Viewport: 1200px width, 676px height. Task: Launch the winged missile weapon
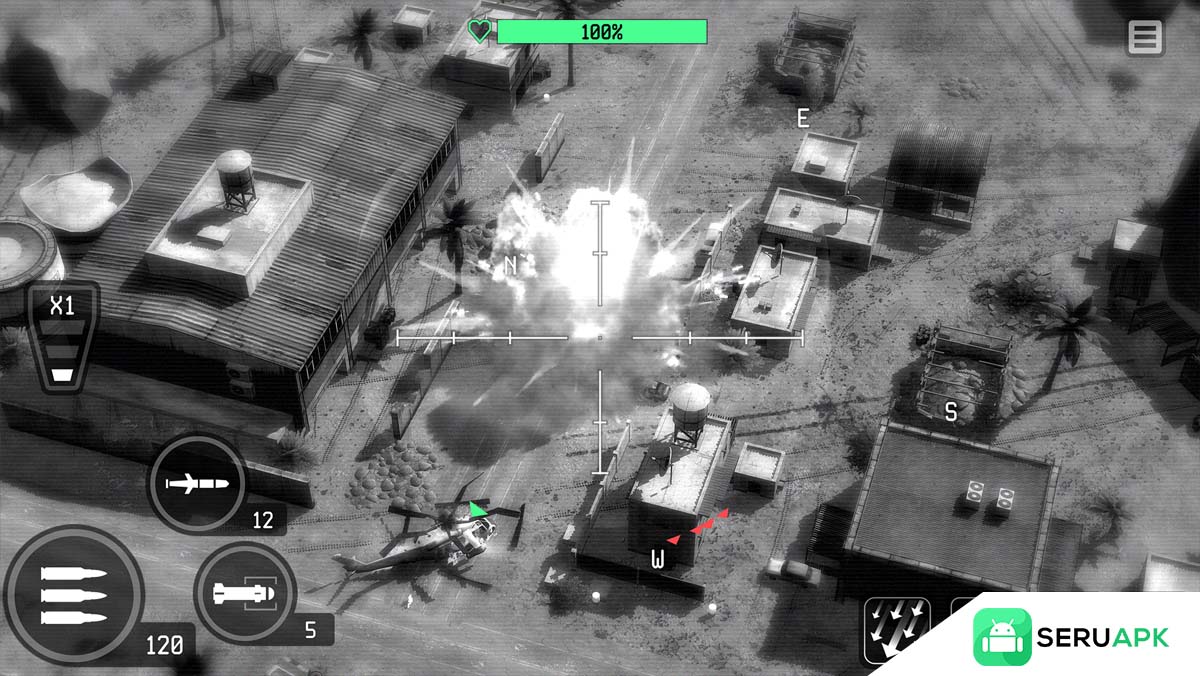click(x=197, y=485)
